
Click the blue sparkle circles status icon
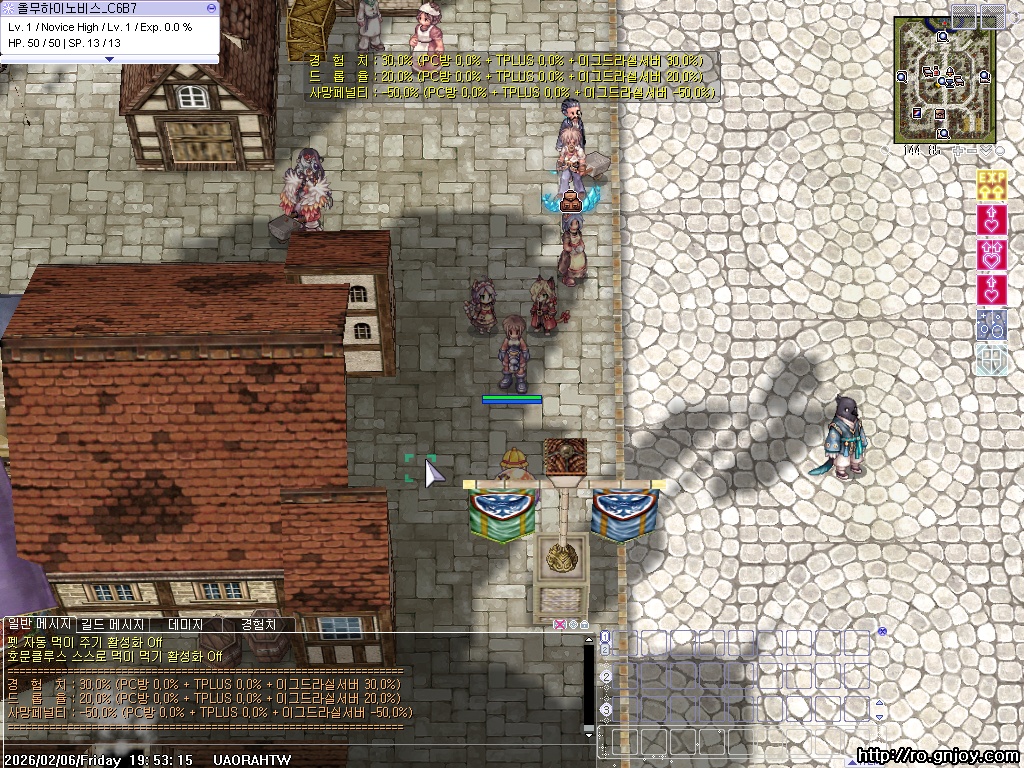tap(991, 324)
